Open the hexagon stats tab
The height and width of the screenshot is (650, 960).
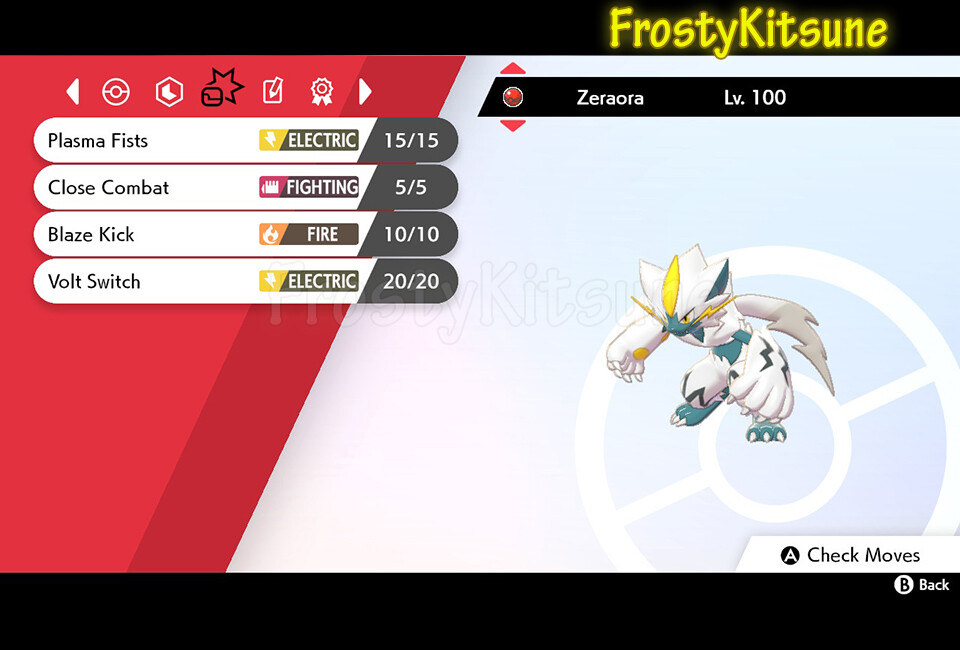tap(169, 92)
